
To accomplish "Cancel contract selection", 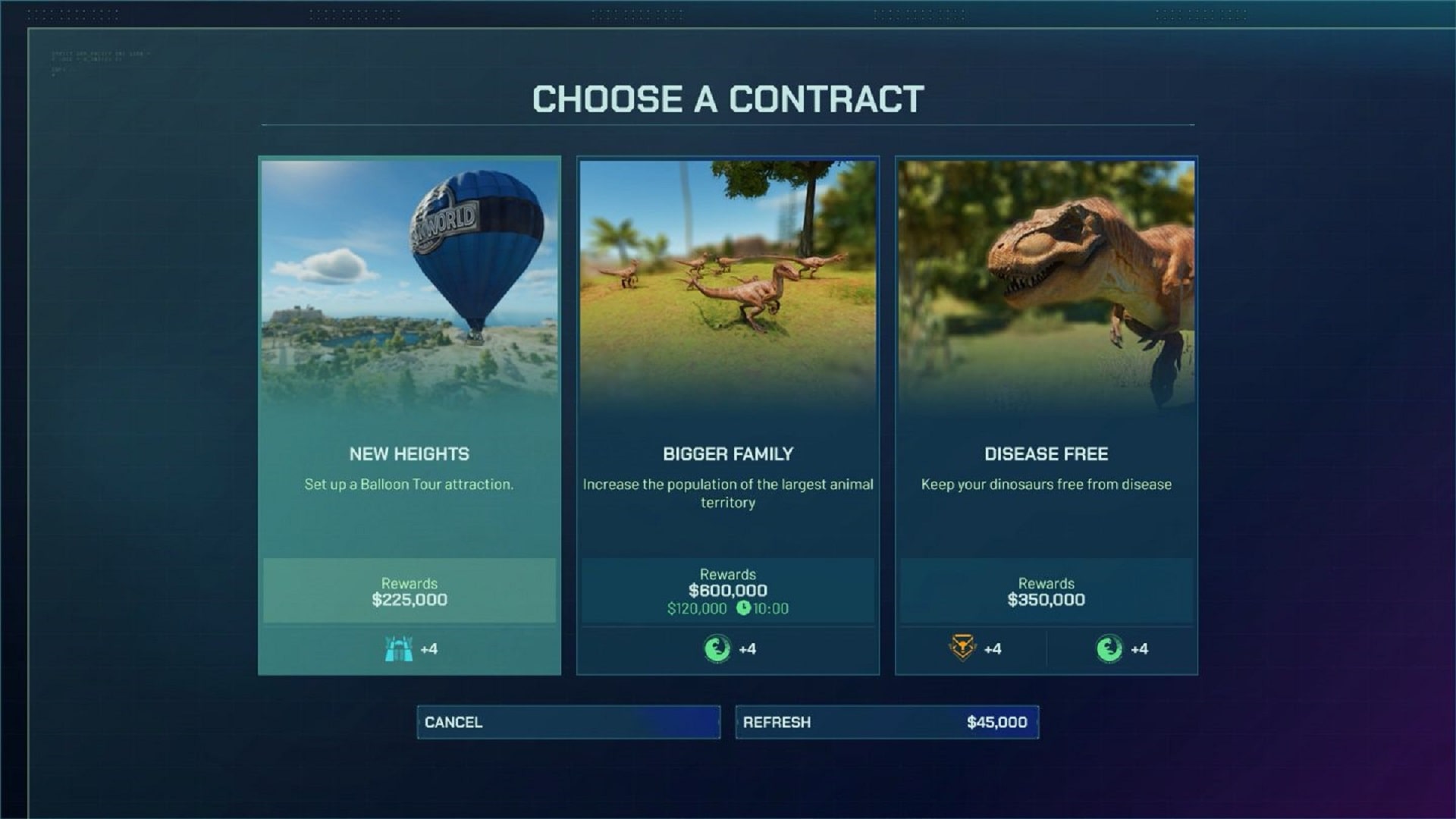I will coord(568,722).
